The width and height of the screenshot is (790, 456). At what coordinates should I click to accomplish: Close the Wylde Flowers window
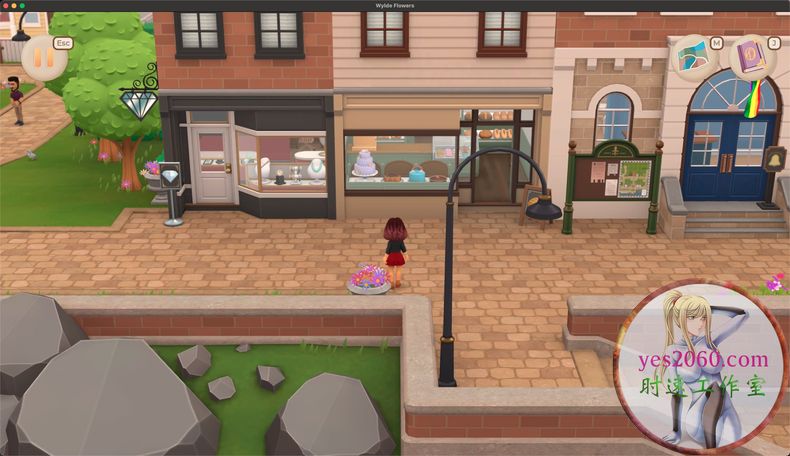tap(7, 6)
